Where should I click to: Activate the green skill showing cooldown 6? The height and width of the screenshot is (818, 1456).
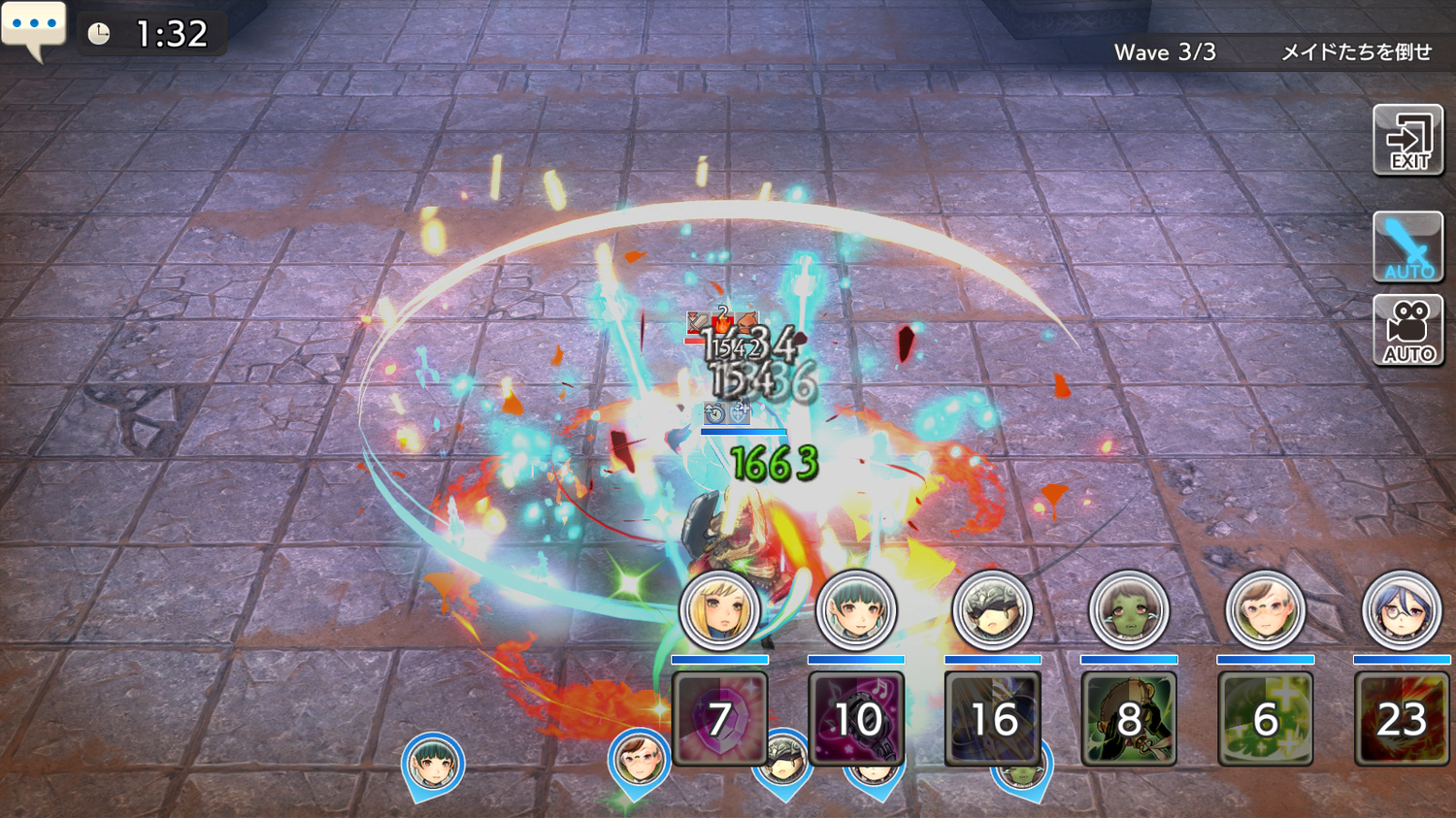coord(1265,719)
